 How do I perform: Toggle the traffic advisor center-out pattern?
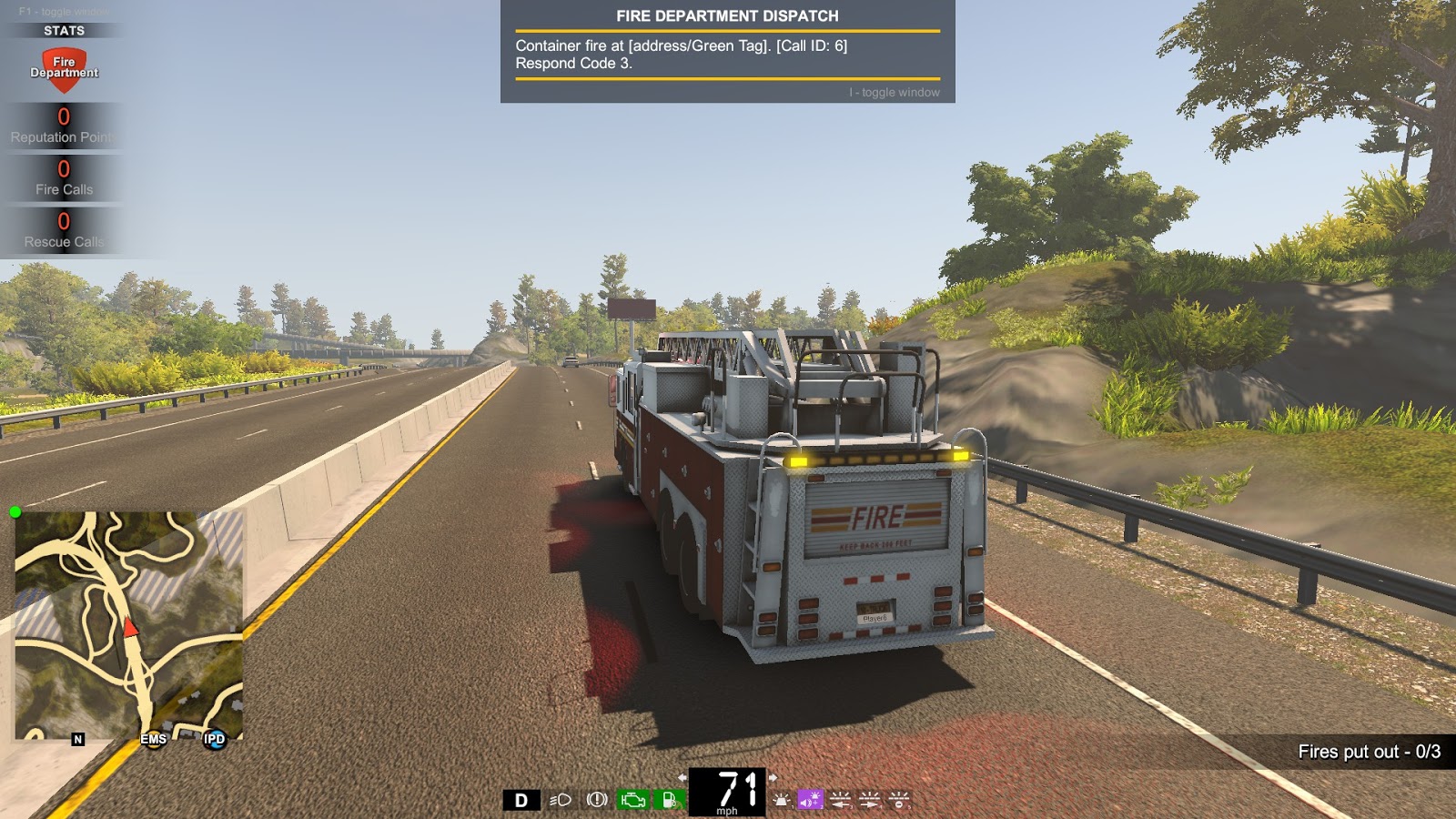[x=901, y=802]
